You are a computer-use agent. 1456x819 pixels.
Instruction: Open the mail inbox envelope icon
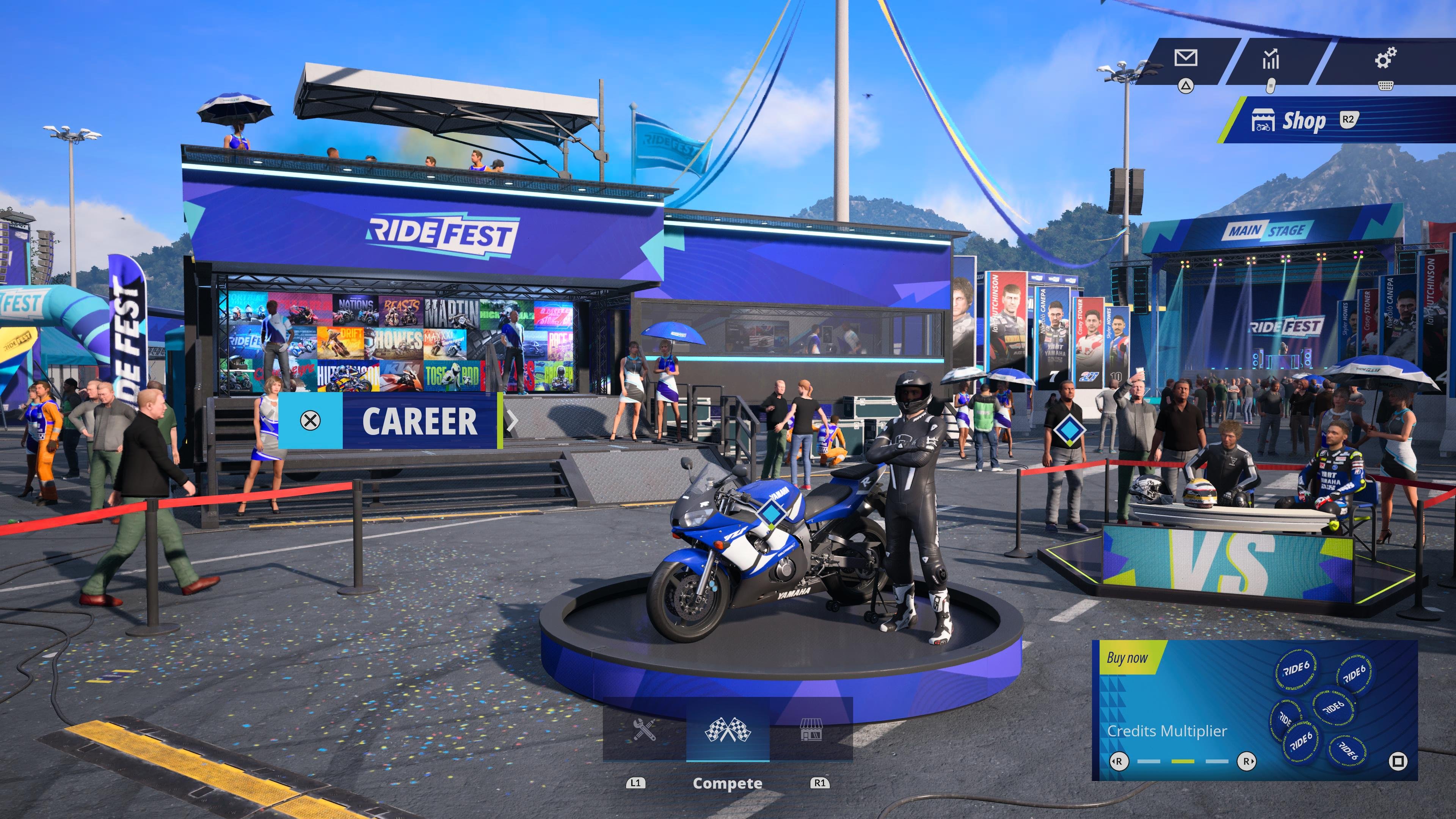[1185, 58]
